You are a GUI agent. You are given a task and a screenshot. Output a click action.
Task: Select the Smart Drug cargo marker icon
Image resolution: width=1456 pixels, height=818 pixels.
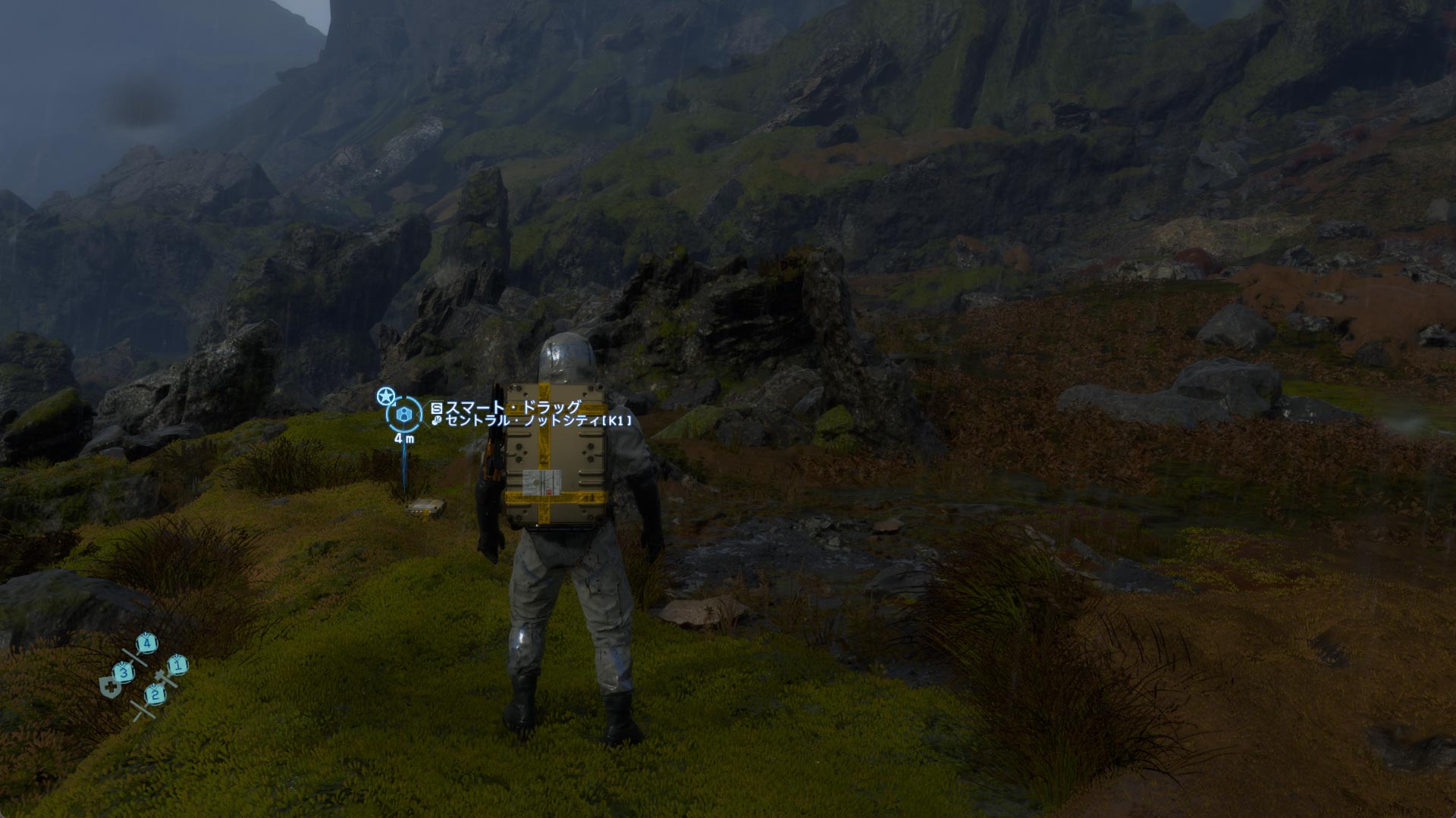[x=405, y=414]
